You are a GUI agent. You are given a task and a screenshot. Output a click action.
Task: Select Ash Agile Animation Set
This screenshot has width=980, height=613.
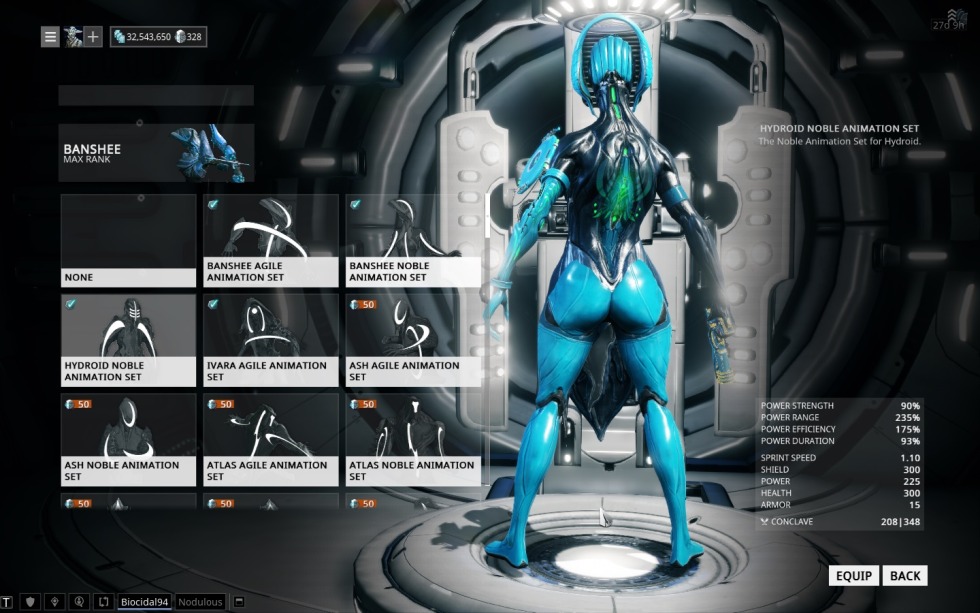[412, 340]
